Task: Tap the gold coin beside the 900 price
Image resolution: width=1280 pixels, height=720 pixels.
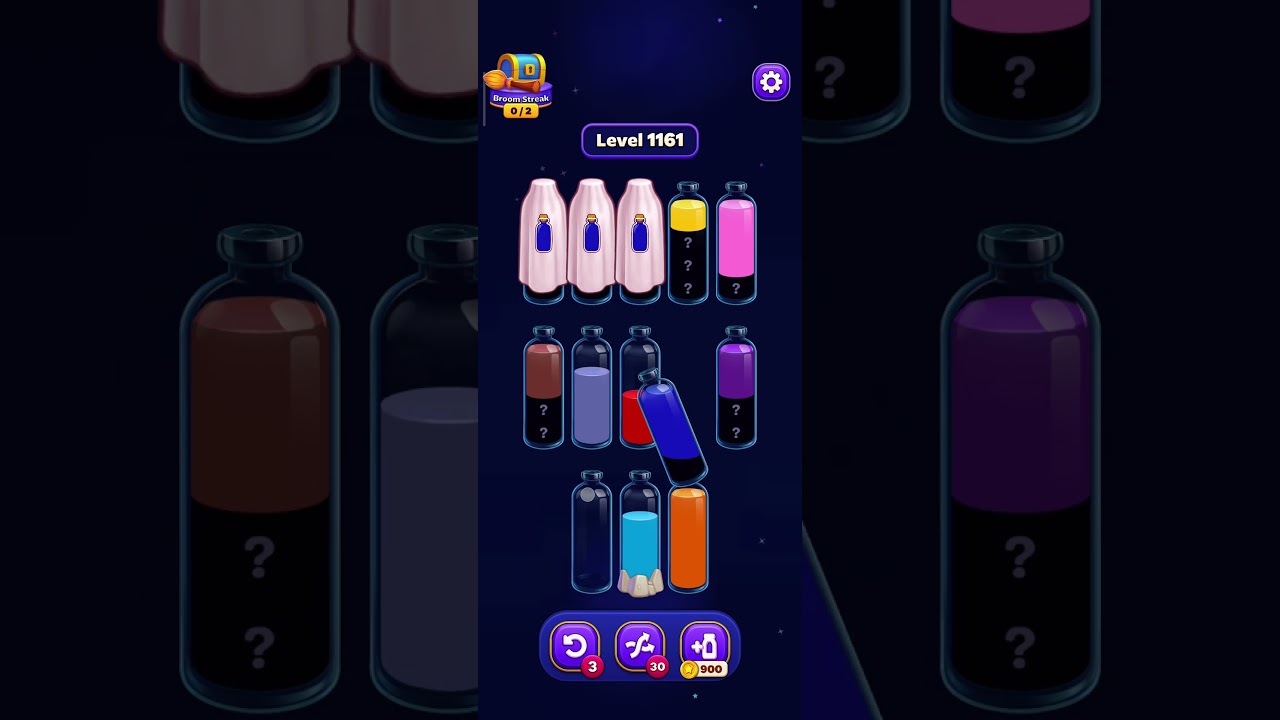Action: tap(688, 669)
